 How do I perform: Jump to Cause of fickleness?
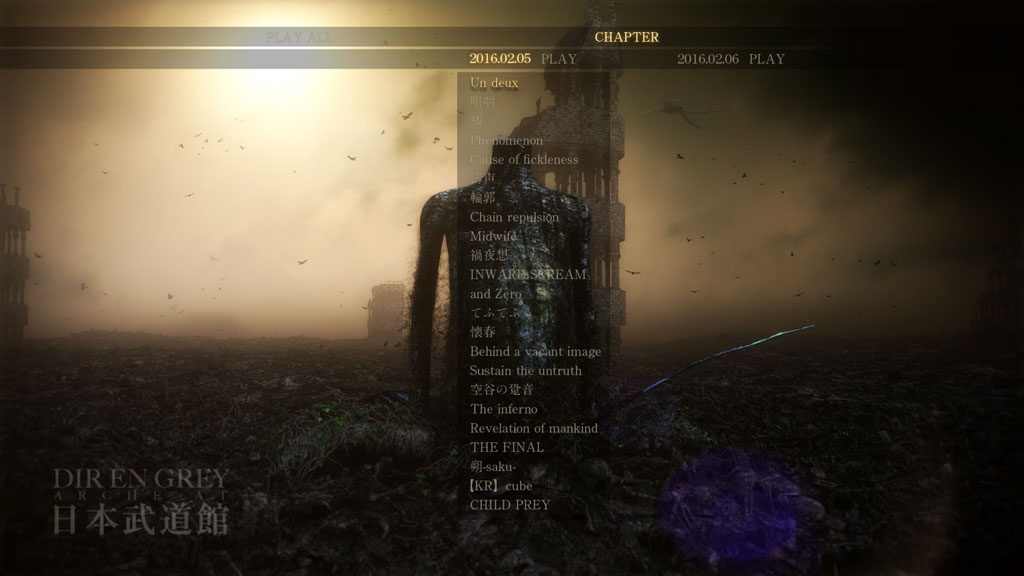[524, 160]
